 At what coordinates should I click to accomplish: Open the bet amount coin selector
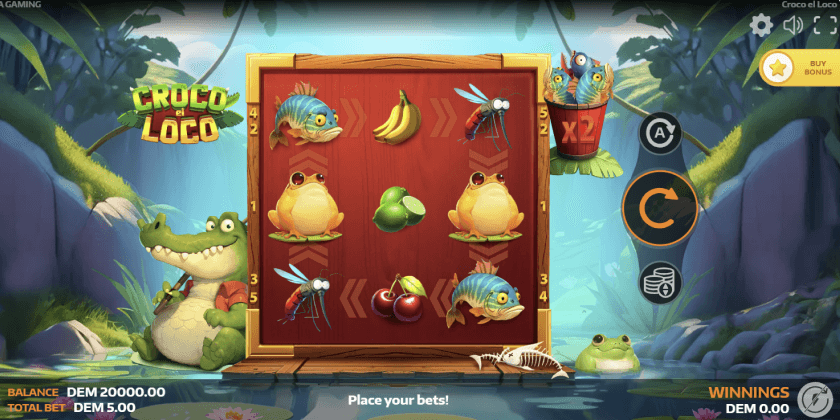click(660, 283)
